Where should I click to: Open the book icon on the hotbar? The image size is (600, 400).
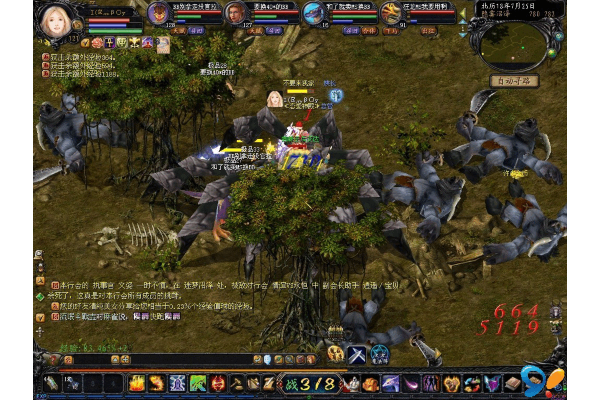[513, 383]
